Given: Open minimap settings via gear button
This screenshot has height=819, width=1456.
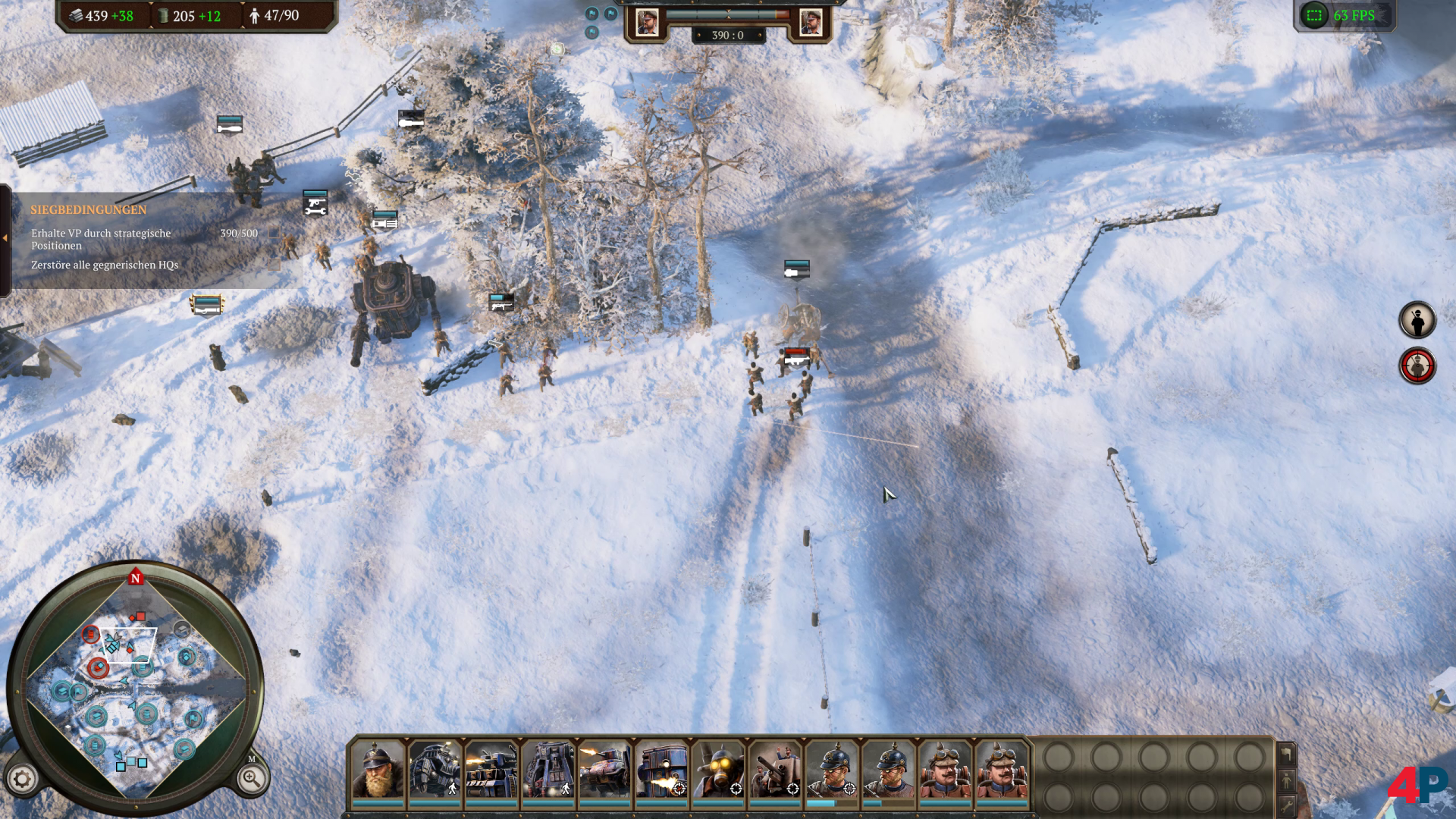Looking at the screenshot, I should [22, 779].
